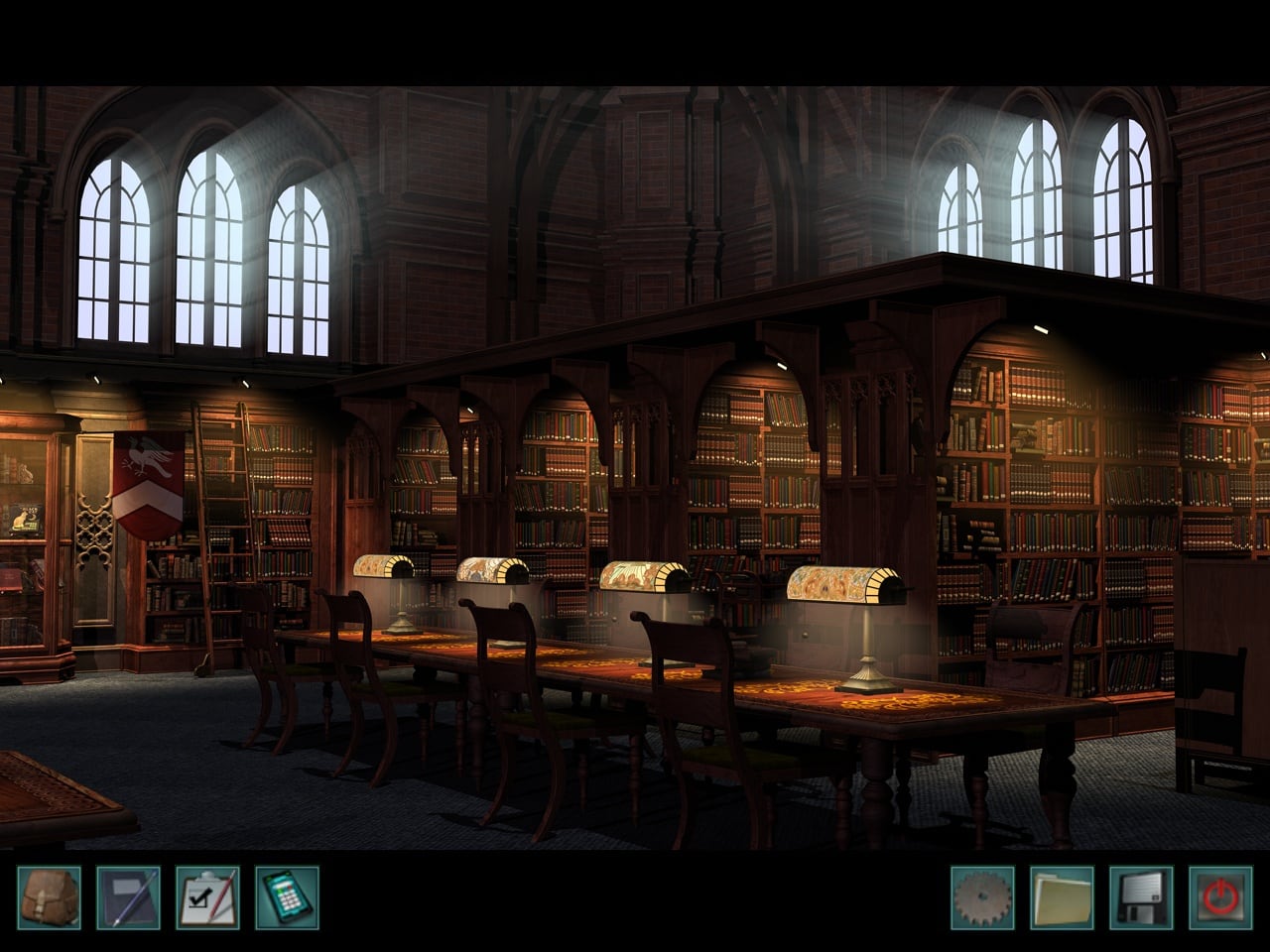The height and width of the screenshot is (952, 1270).
Task: Show the checklist task list
Action: point(207,898)
